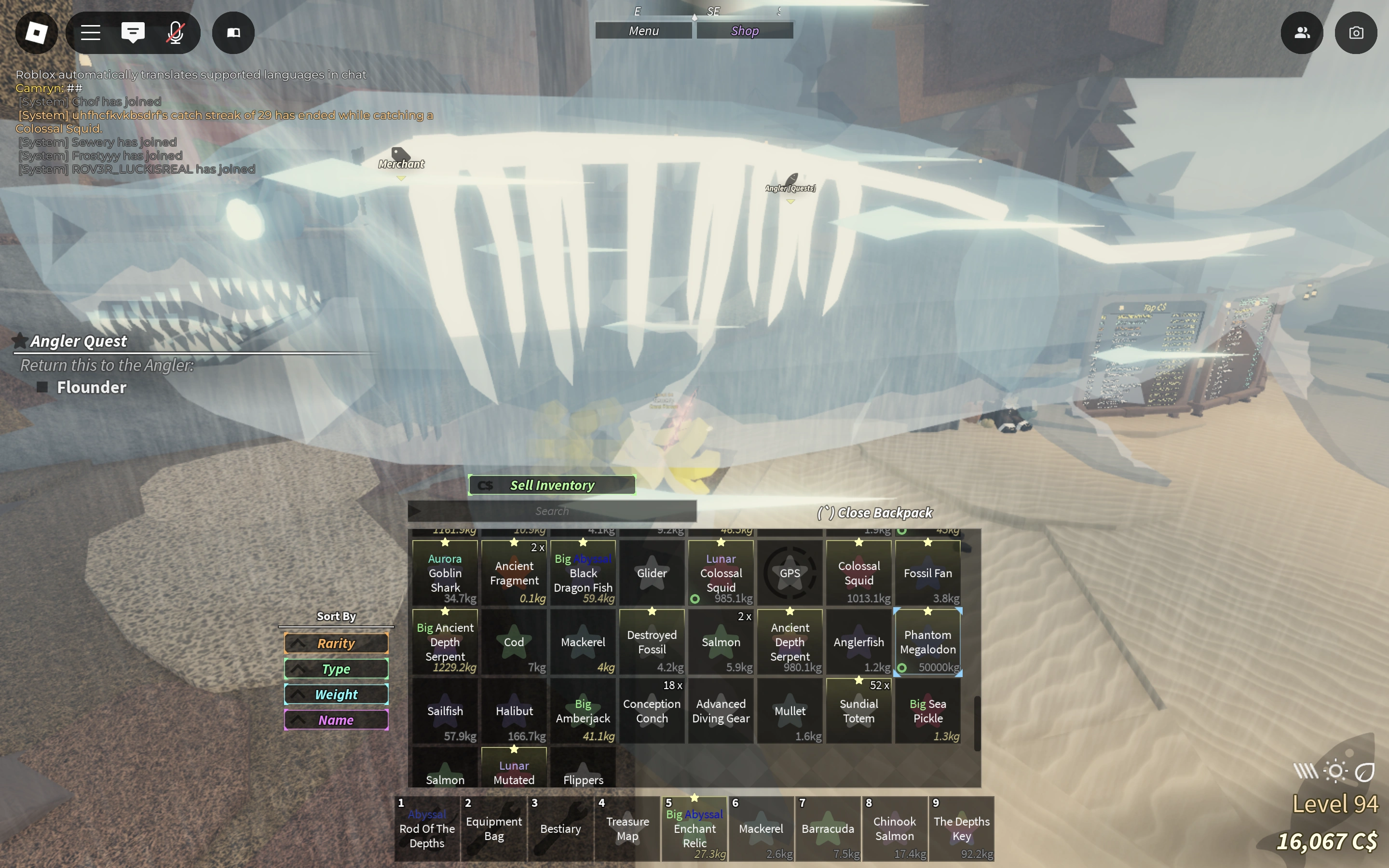Viewport: 1389px width, 868px height.
Task: Open the chat bubble icon
Action: click(133, 33)
